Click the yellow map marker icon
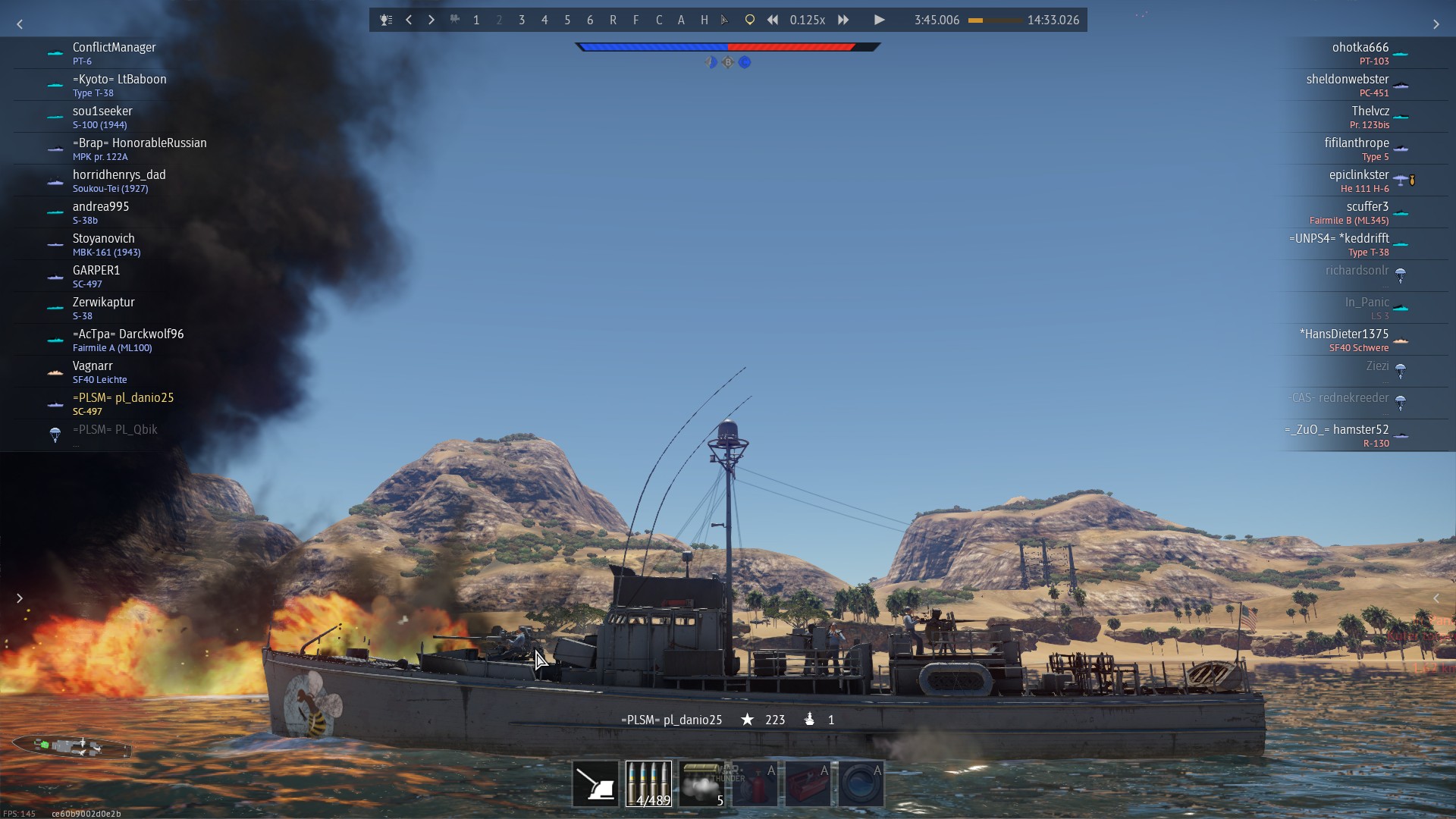Screen dimensions: 1456x819 (x=749, y=20)
